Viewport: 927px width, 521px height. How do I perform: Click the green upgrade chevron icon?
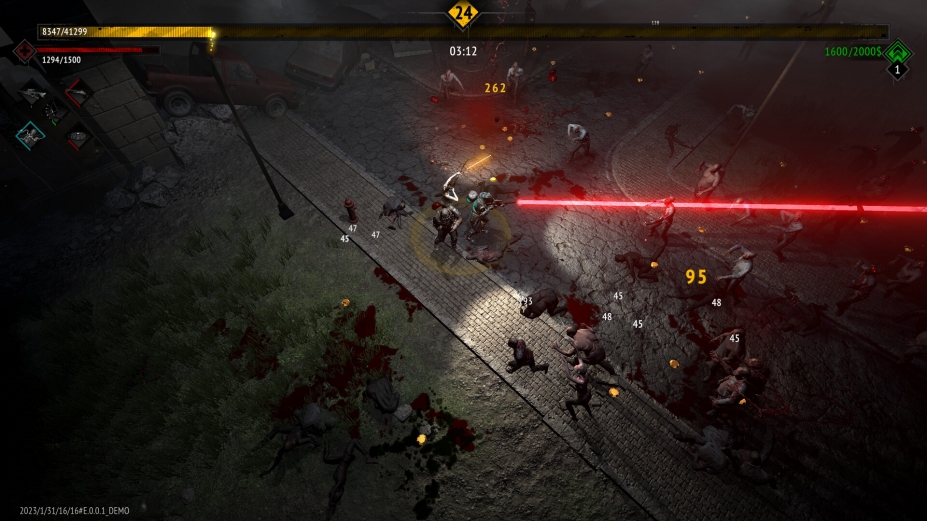tap(898, 51)
